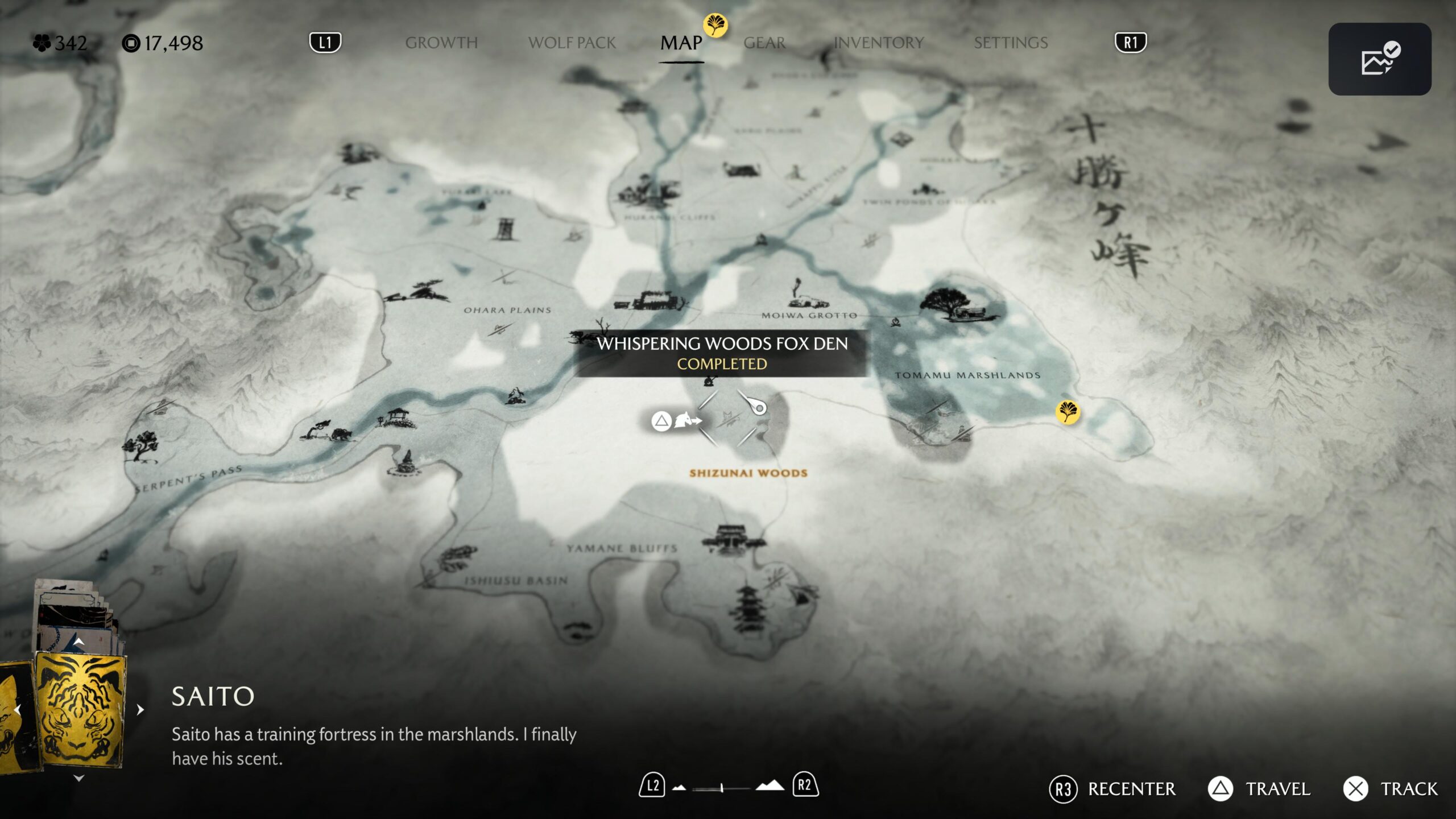
Task: Open the screenshot captured notification
Action: coord(1379,59)
